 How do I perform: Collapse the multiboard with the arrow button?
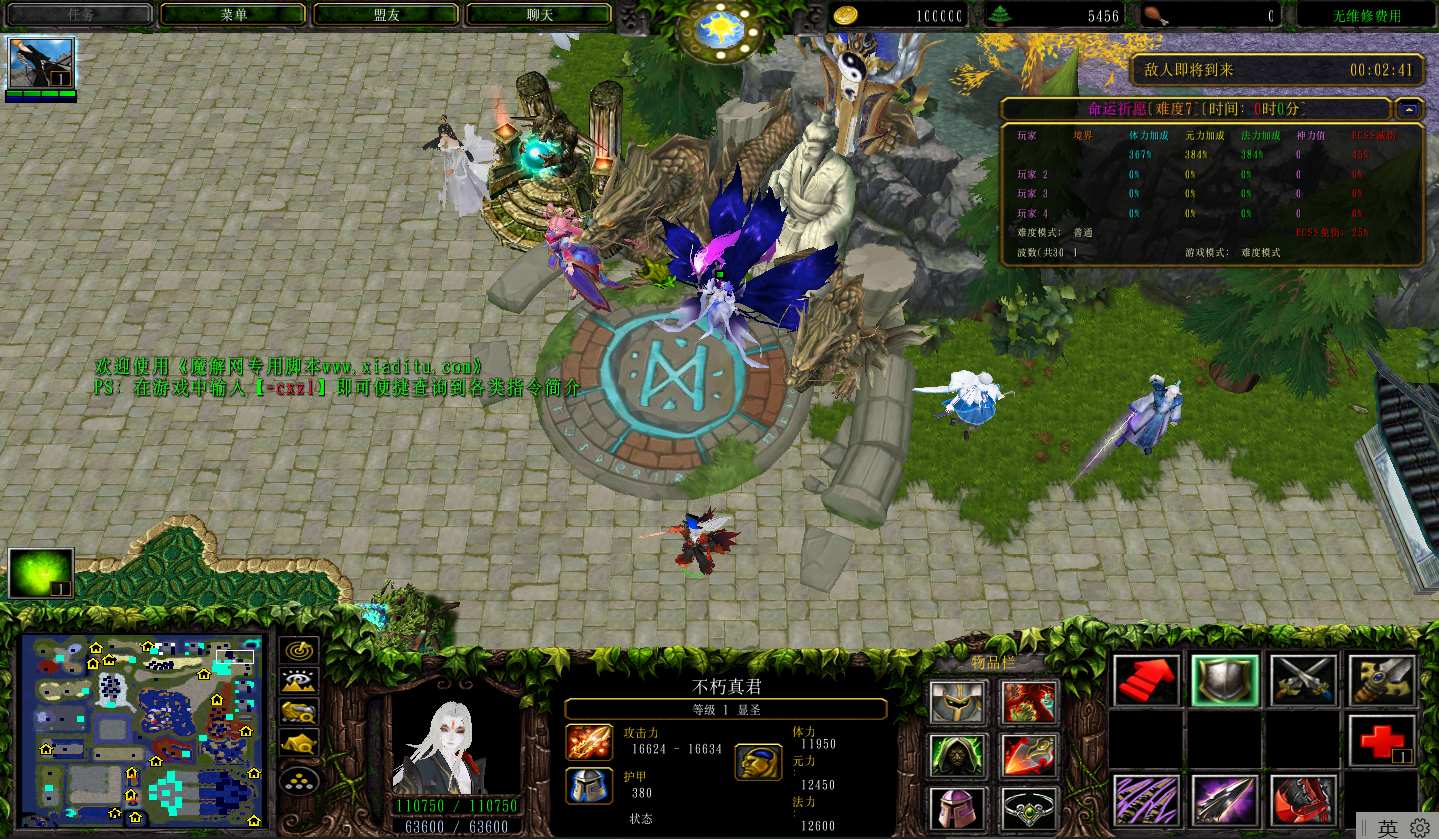[1410, 109]
